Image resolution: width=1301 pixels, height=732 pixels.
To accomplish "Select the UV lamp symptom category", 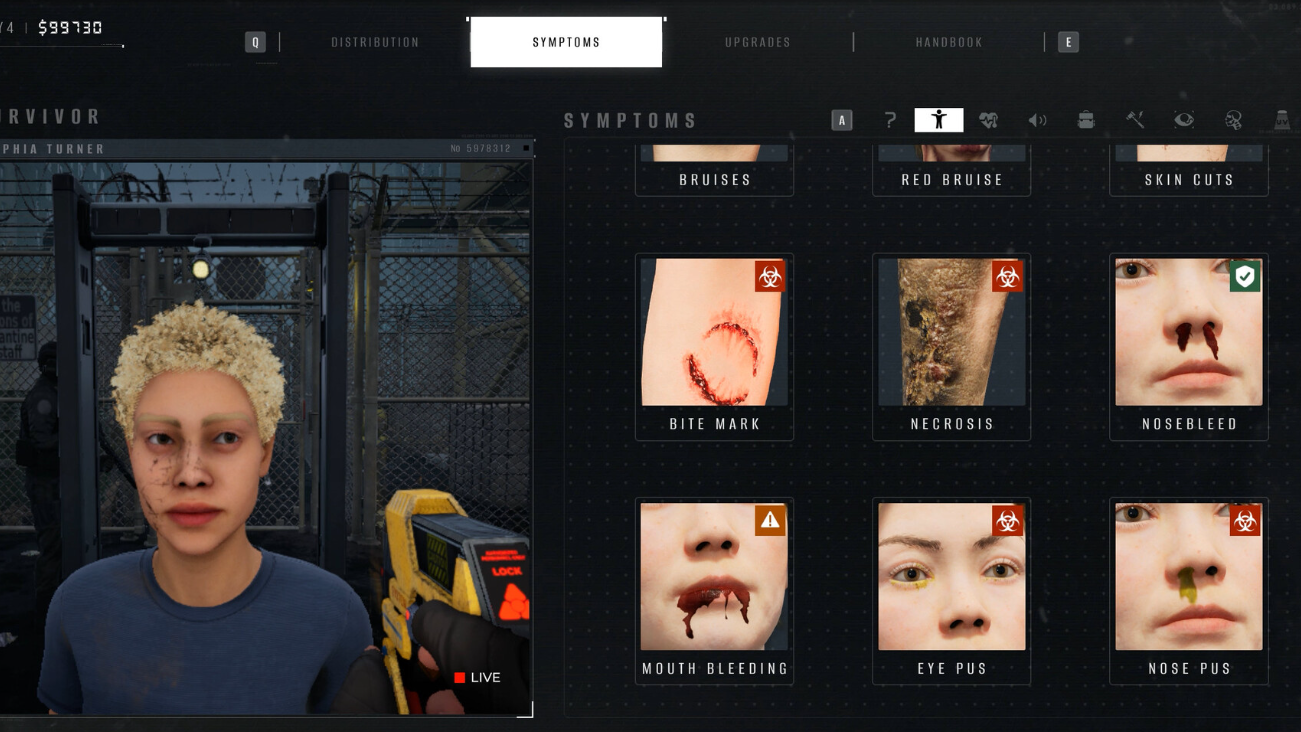I will (x=1282, y=120).
